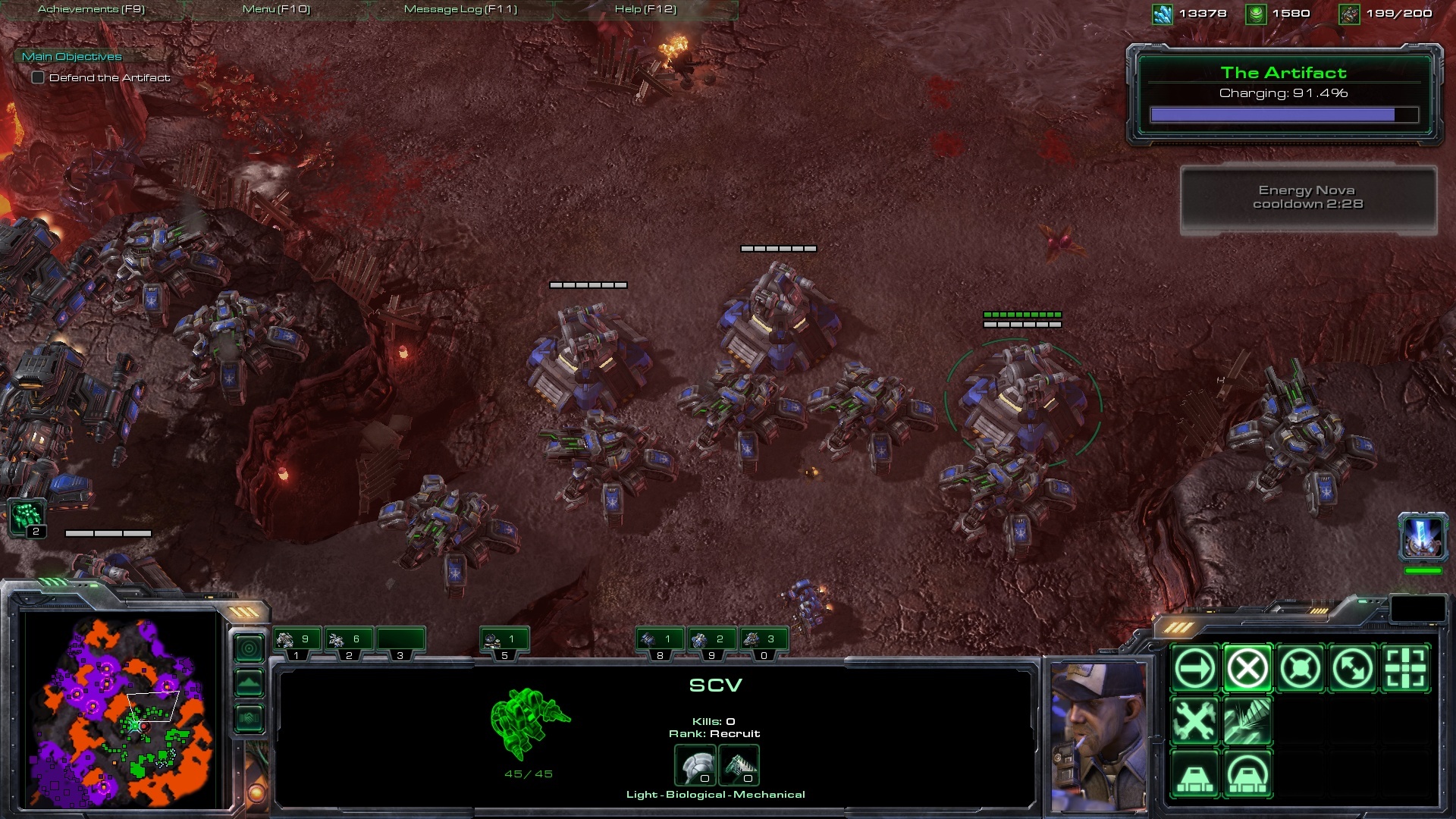Open the Achievements (F9) panel
This screenshot has width=1456, height=819.
tap(91, 9)
